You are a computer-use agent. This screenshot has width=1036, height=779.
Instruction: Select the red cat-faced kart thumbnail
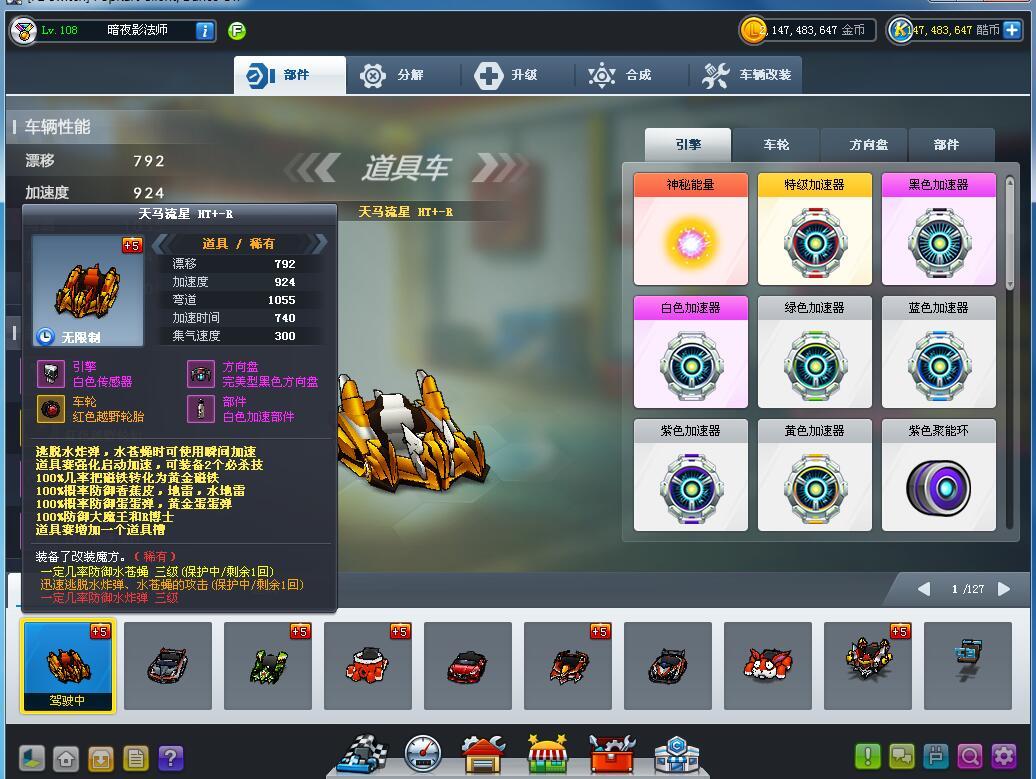point(767,665)
